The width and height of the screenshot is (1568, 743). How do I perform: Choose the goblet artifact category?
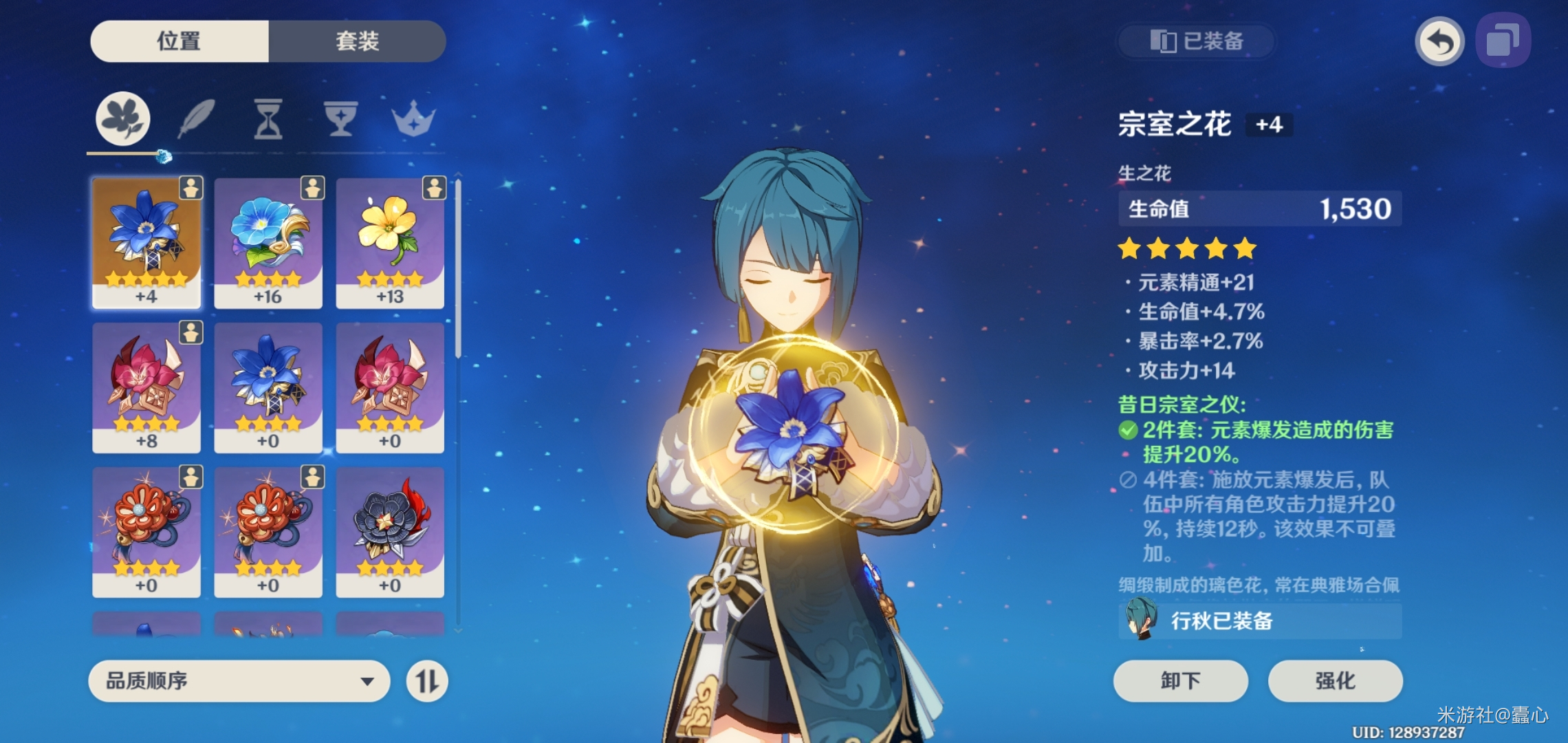pyautogui.click(x=340, y=118)
